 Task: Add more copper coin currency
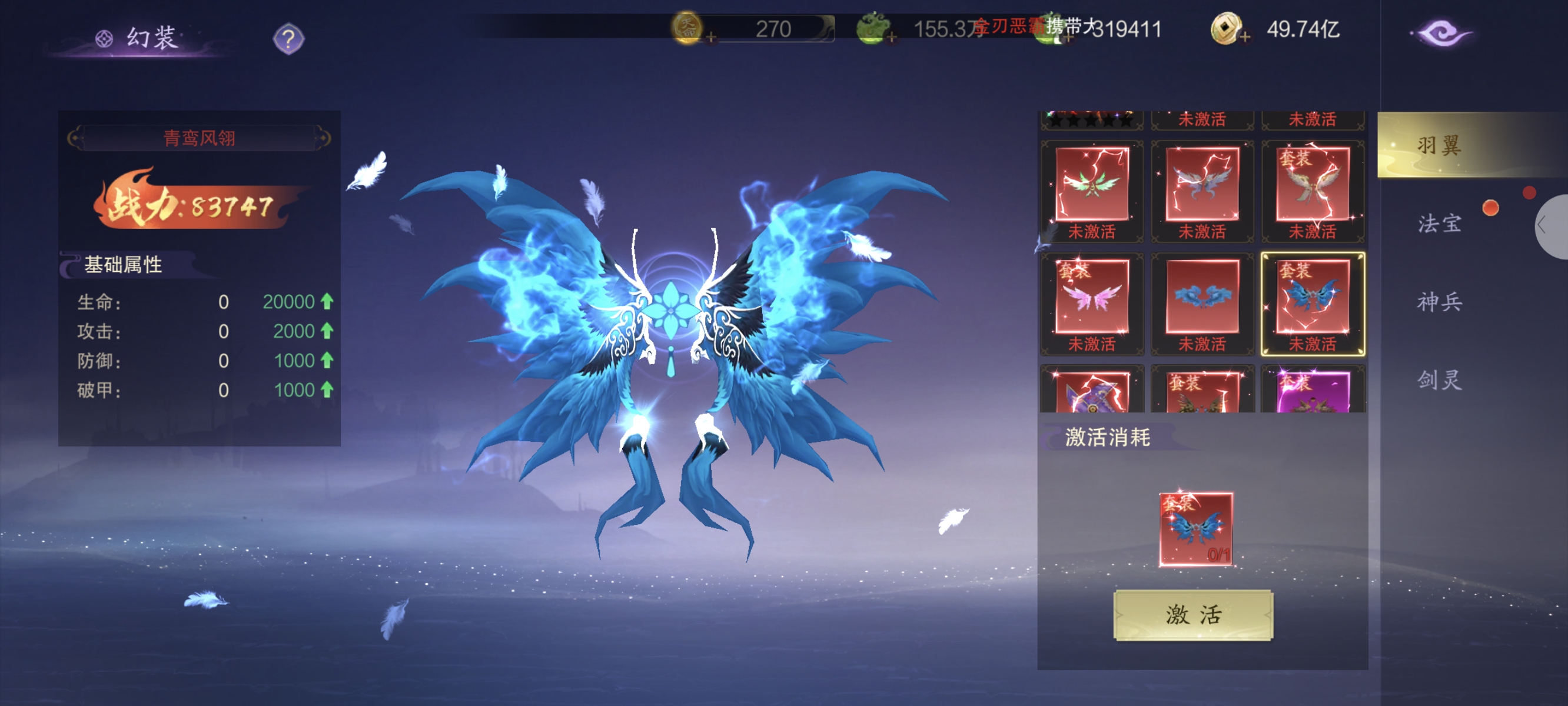click(x=1245, y=38)
